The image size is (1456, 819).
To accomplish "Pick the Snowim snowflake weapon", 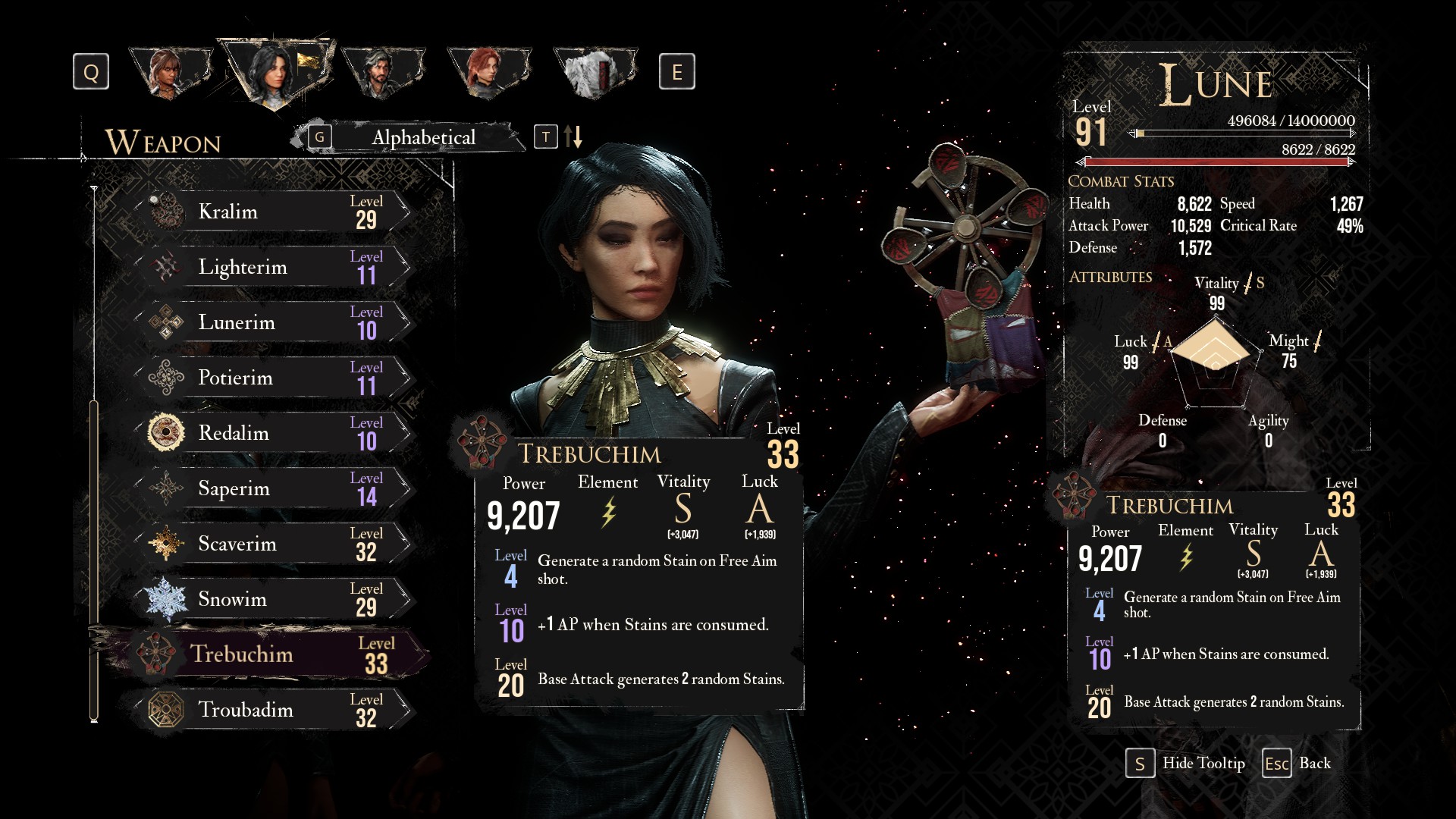I will click(273, 599).
